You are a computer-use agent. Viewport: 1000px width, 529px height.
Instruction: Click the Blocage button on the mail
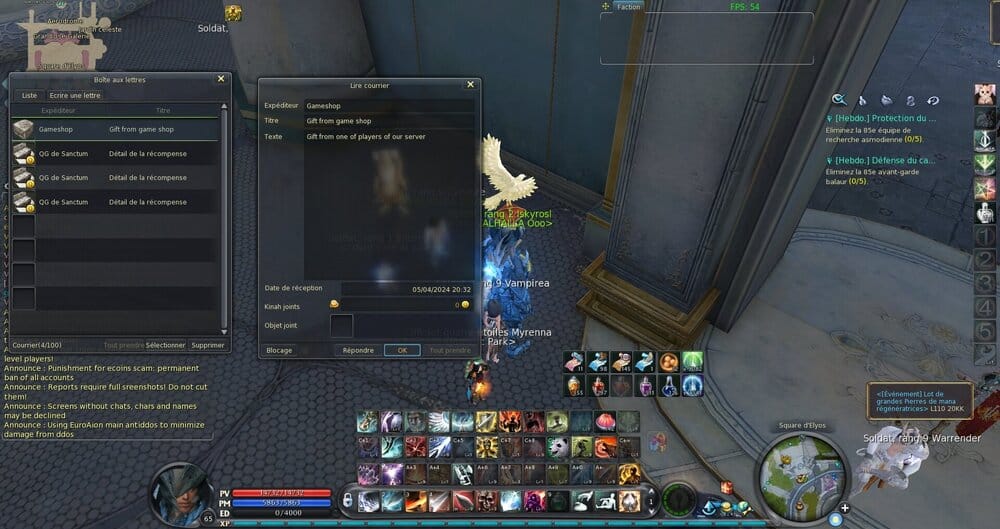(x=279, y=351)
